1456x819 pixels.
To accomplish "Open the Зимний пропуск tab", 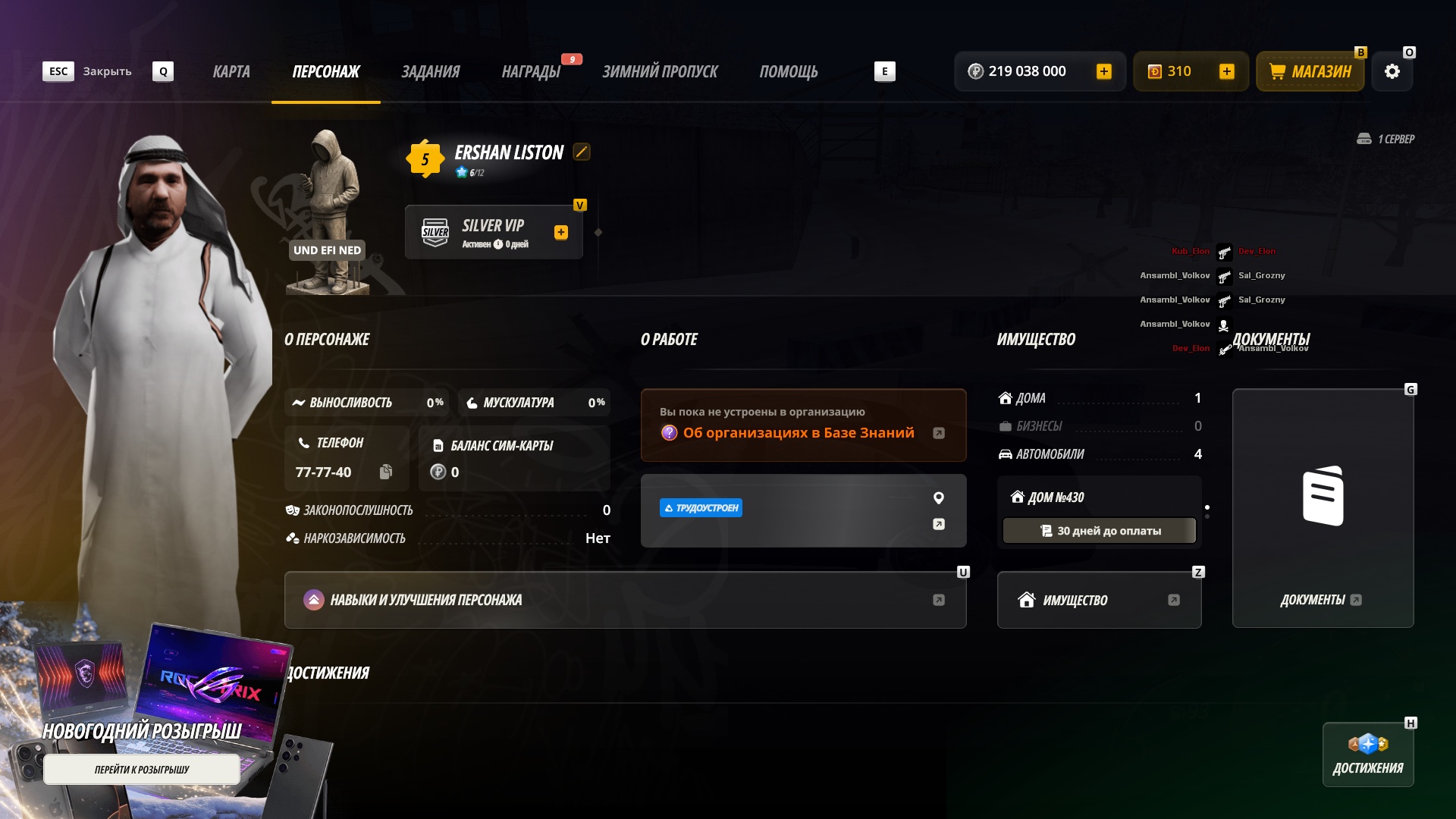I will coord(660,71).
